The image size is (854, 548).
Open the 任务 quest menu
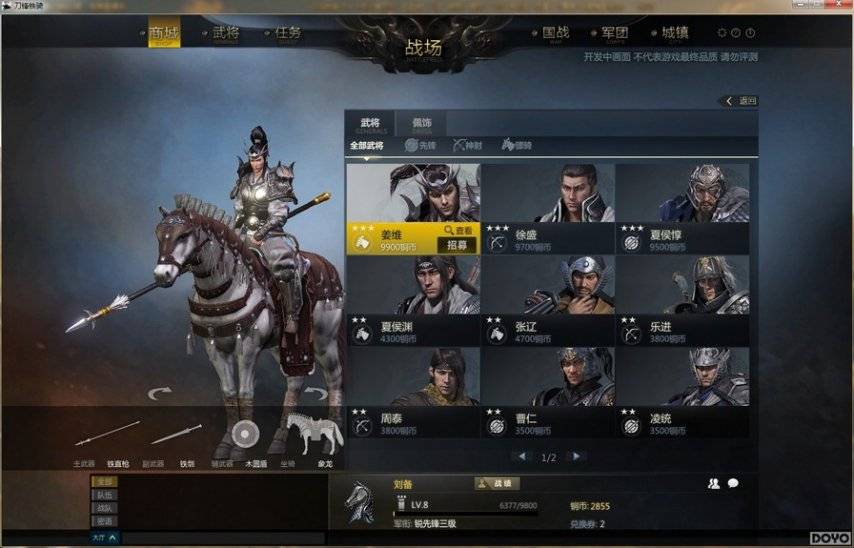pyautogui.click(x=288, y=34)
